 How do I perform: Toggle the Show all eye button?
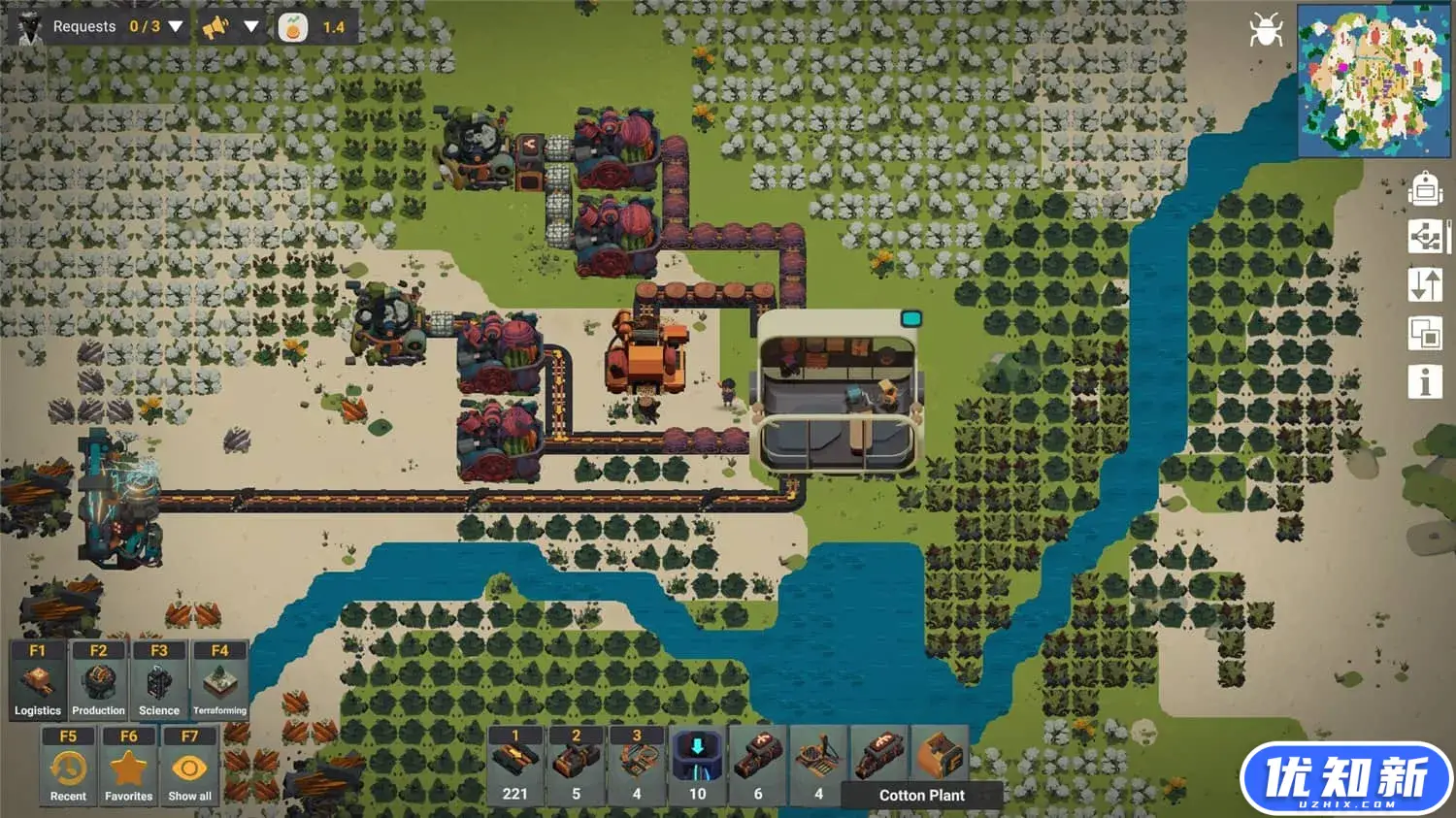click(x=189, y=767)
